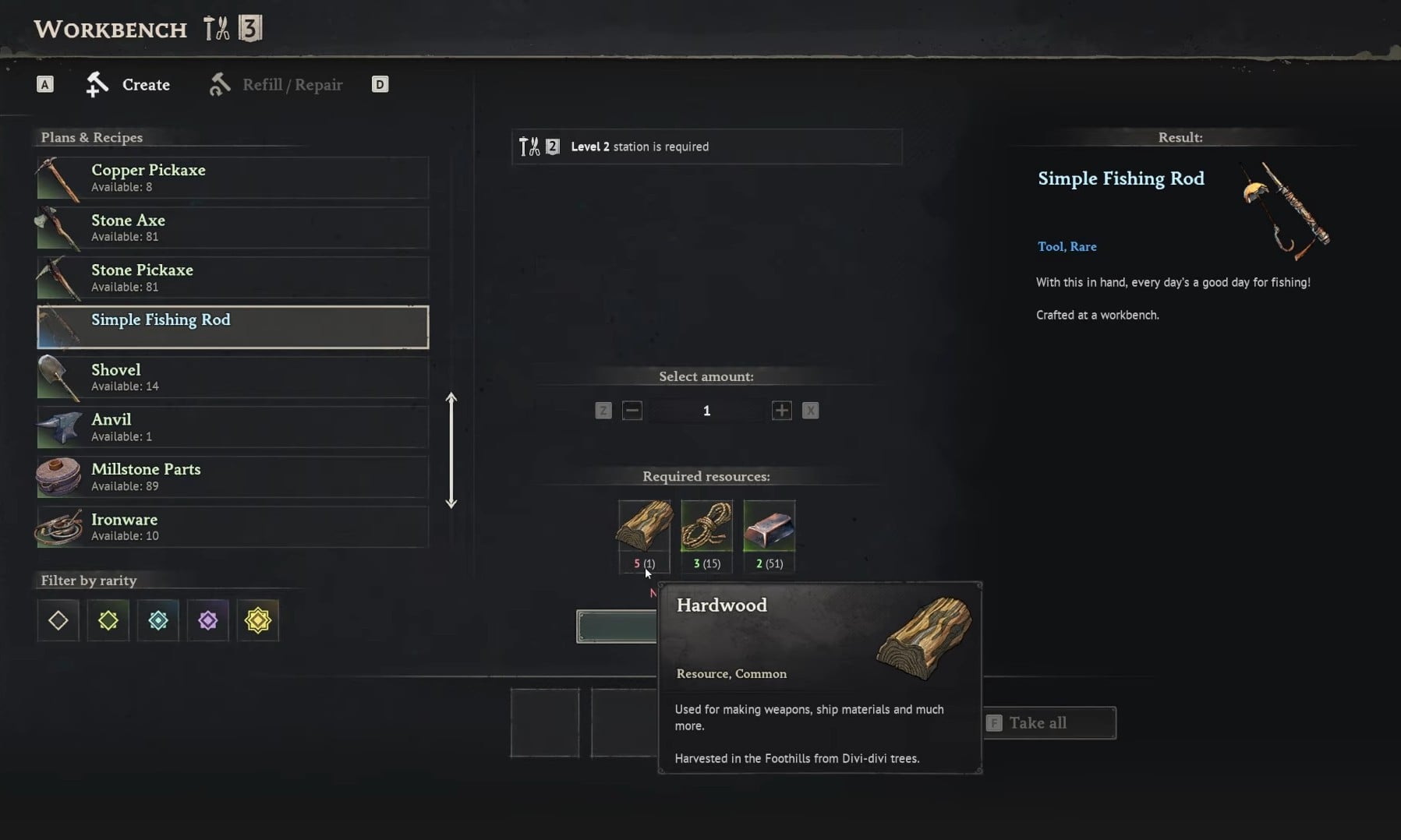Pick the Stone Pickaxe recipe

pos(232,277)
